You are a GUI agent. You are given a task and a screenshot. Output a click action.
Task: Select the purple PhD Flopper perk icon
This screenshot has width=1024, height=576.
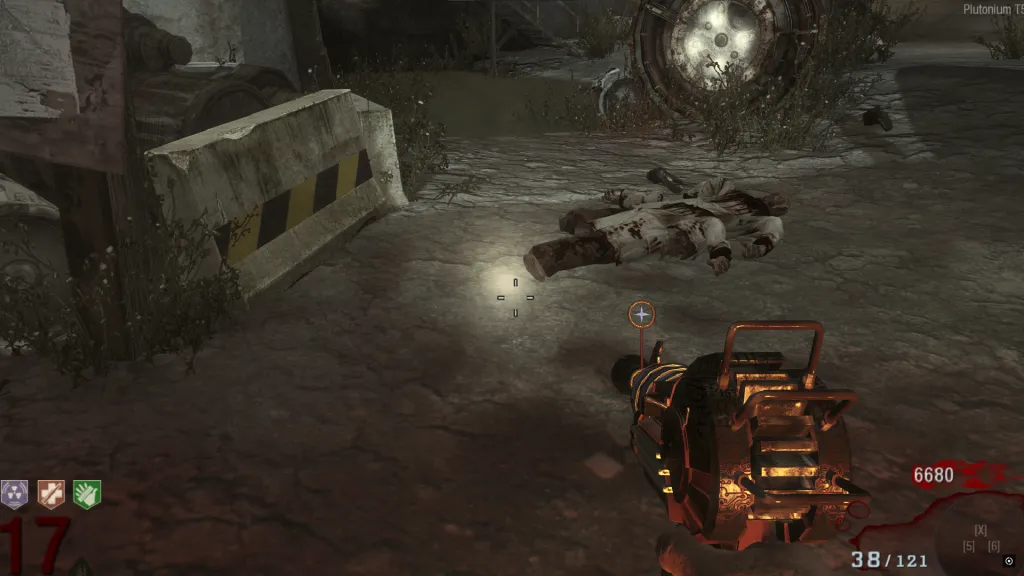[15, 493]
